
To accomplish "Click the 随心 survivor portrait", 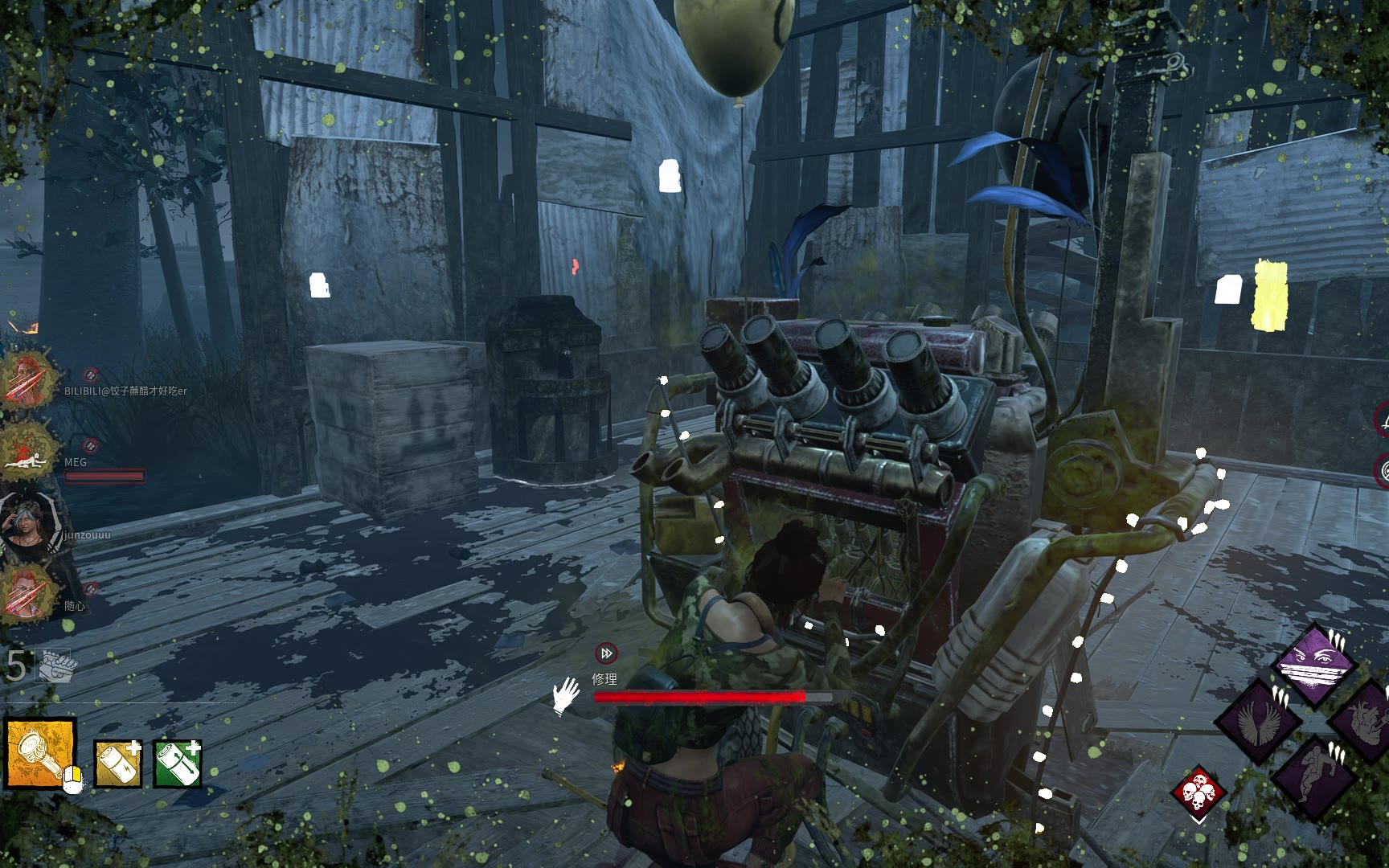I will coord(30,593).
